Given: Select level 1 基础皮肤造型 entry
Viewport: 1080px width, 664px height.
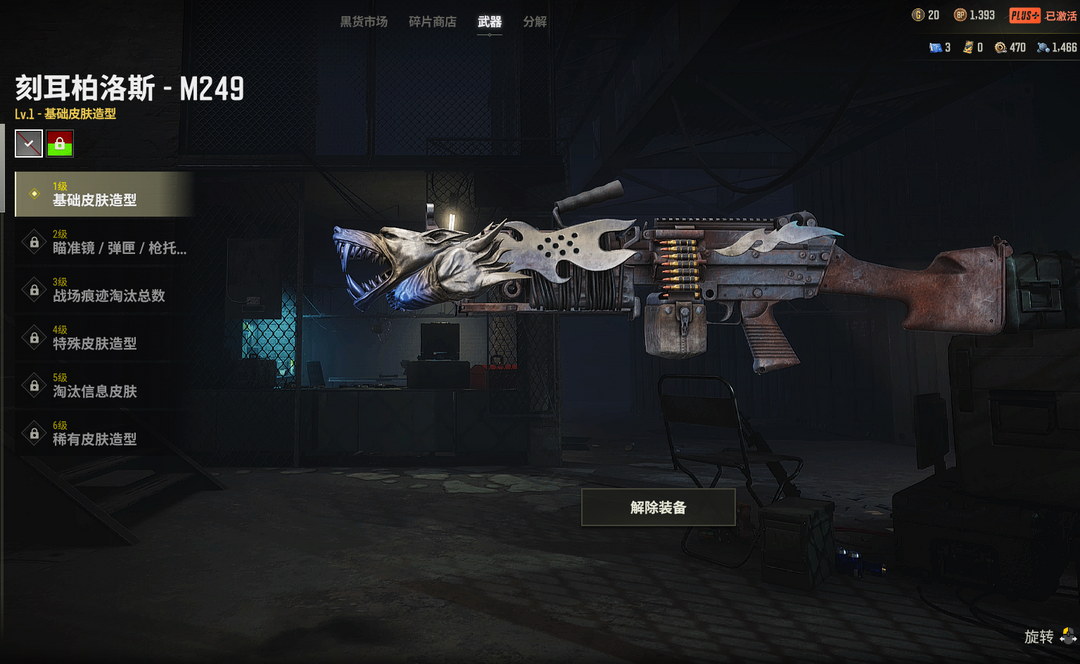Looking at the screenshot, I should (104, 194).
